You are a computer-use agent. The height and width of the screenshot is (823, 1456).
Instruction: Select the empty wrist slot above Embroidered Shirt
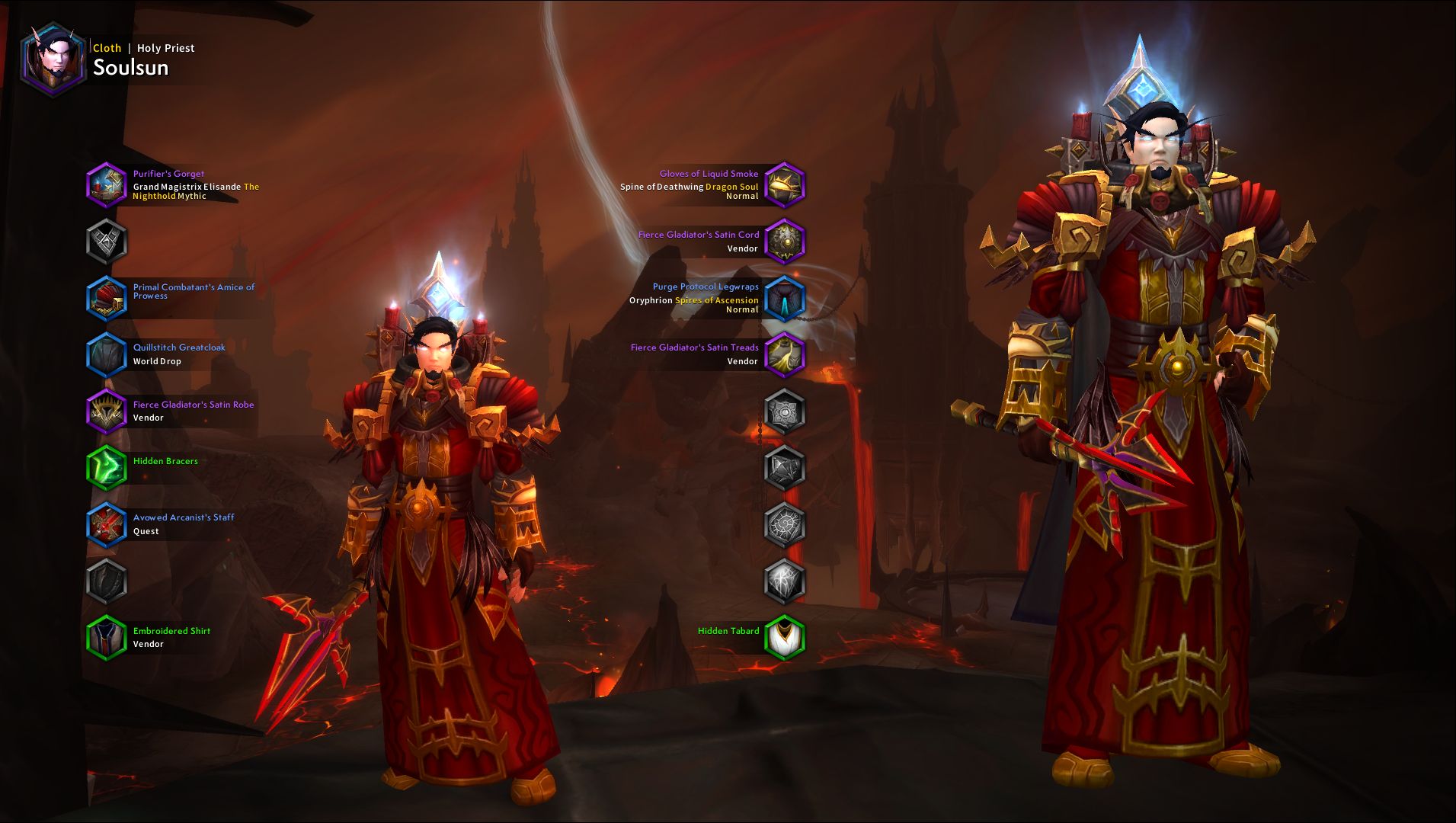[107, 581]
